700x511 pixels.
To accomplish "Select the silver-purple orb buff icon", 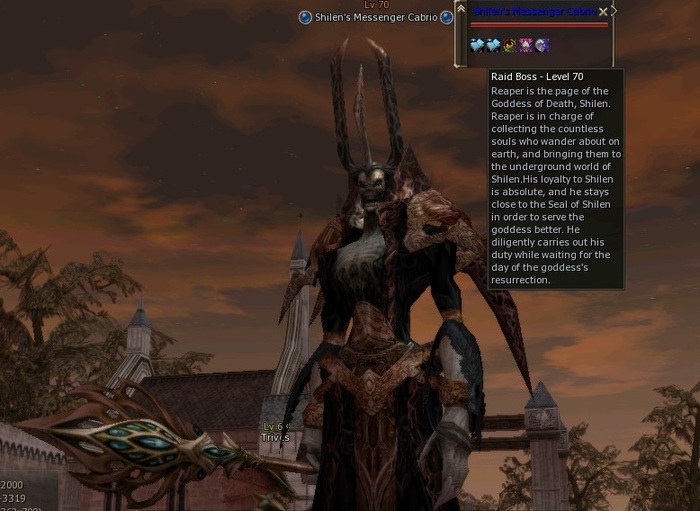I will coord(542,45).
